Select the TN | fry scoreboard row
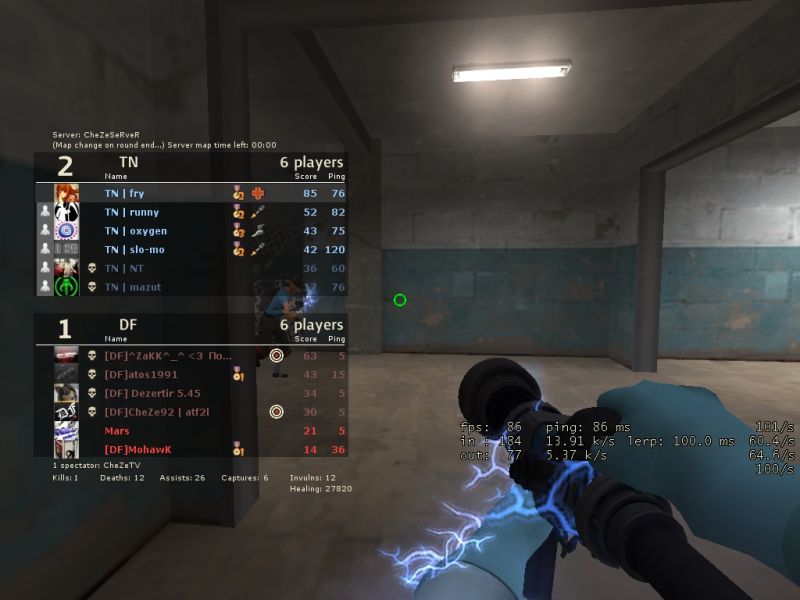 pos(190,193)
